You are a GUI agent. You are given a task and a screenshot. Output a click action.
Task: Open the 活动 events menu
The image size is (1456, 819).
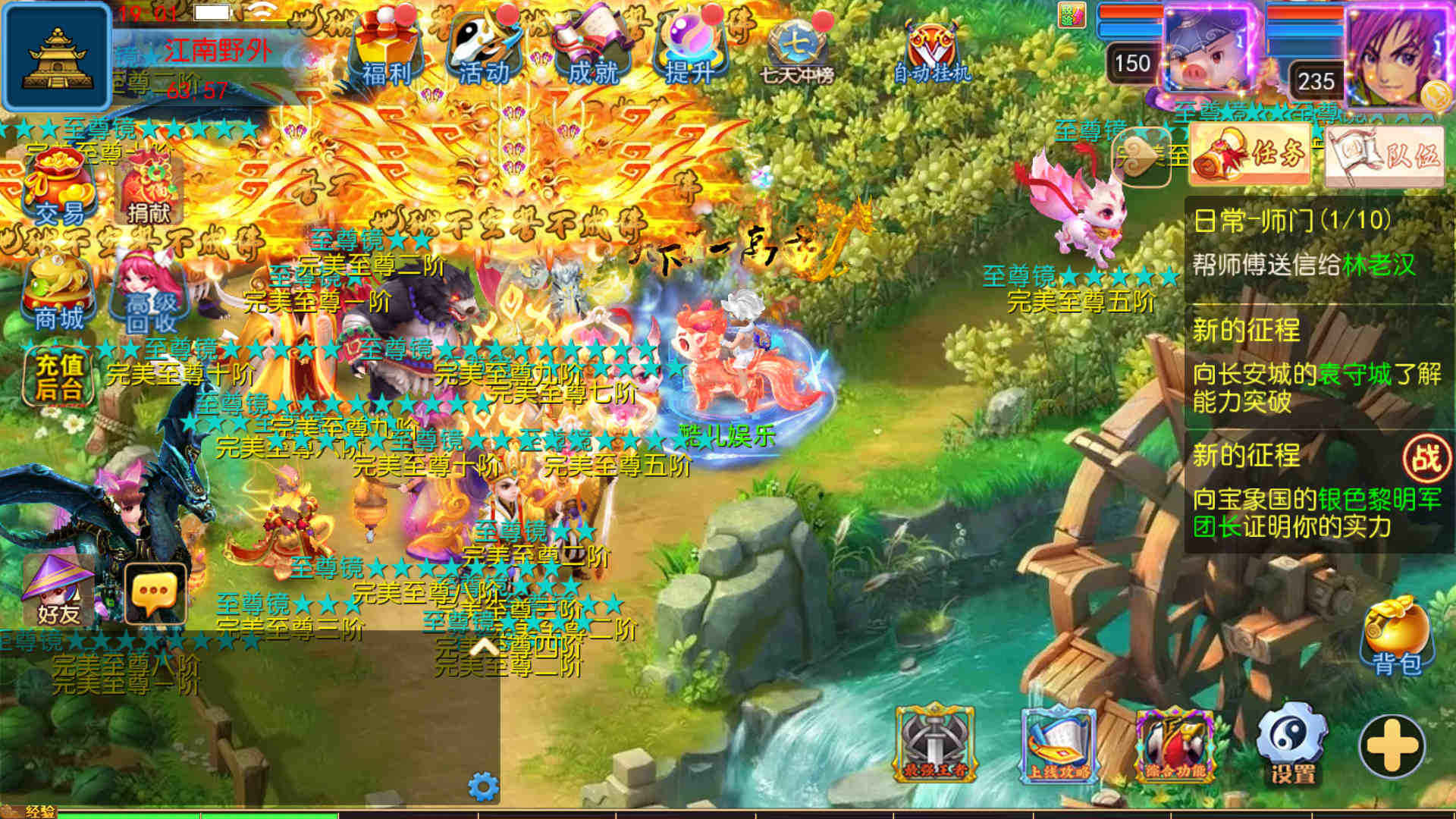tap(484, 49)
